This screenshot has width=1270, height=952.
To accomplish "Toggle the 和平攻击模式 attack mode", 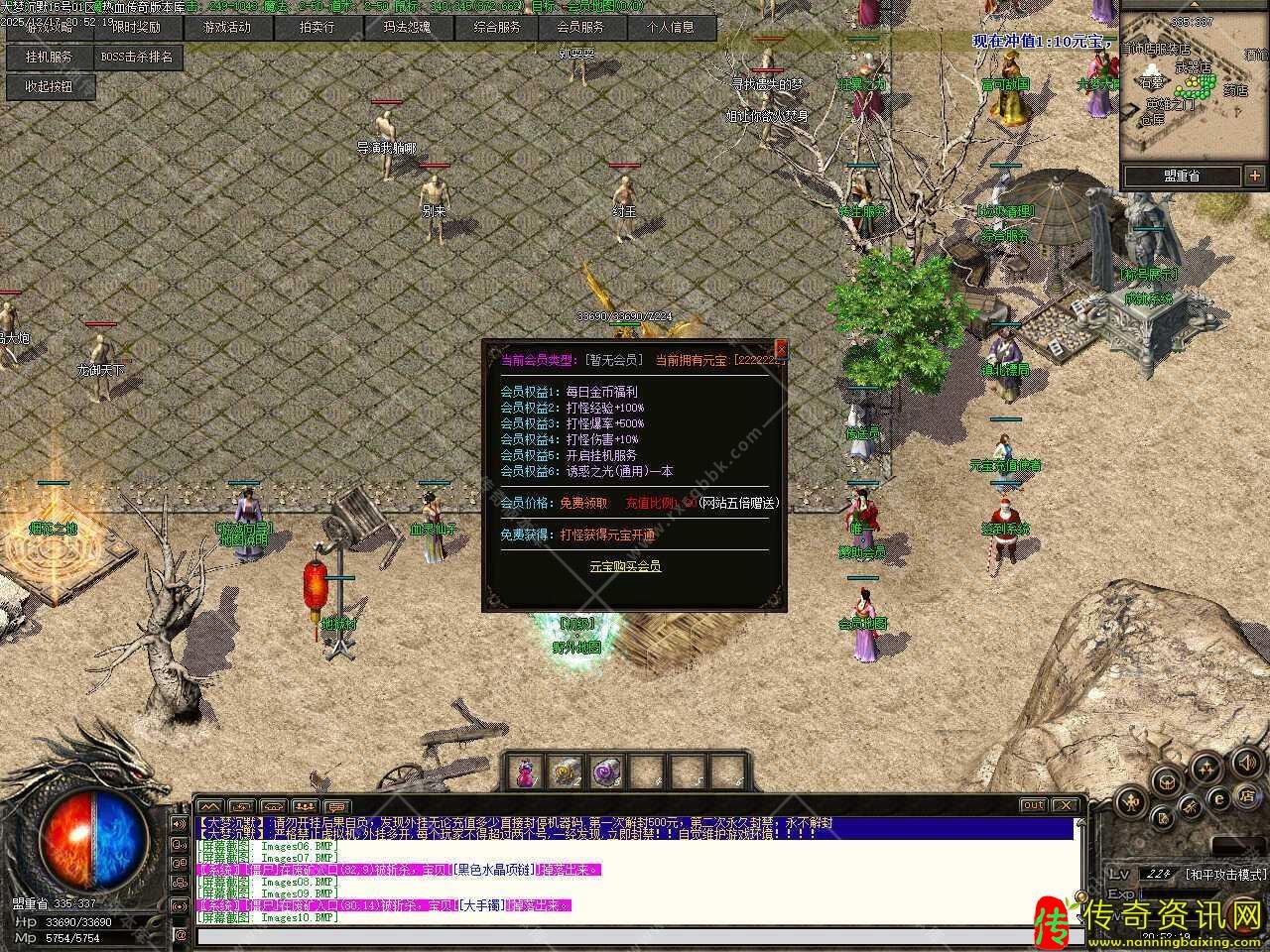I will coord(1226,874).
